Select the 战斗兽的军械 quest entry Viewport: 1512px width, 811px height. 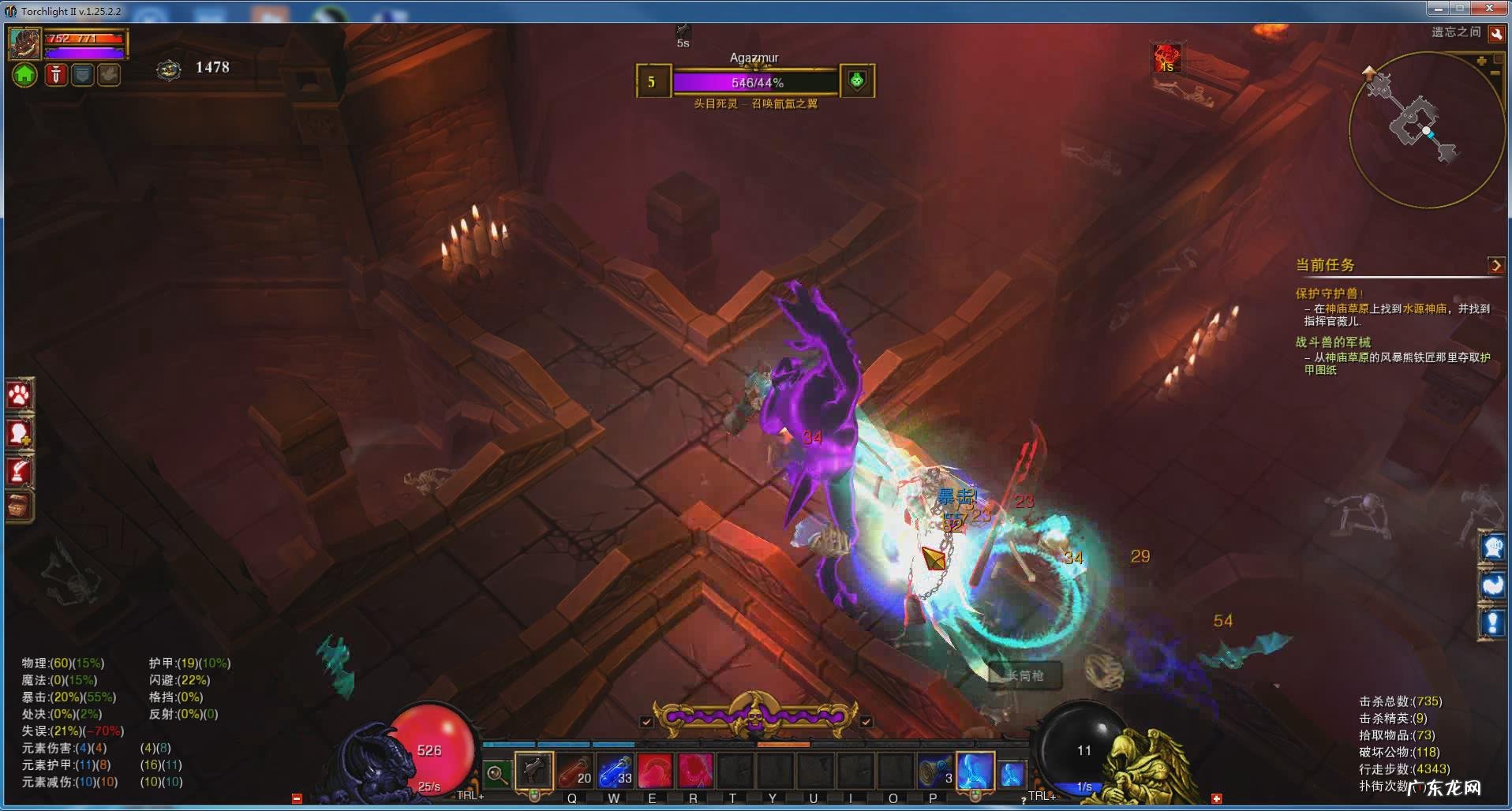click(x=1333, y=342)
